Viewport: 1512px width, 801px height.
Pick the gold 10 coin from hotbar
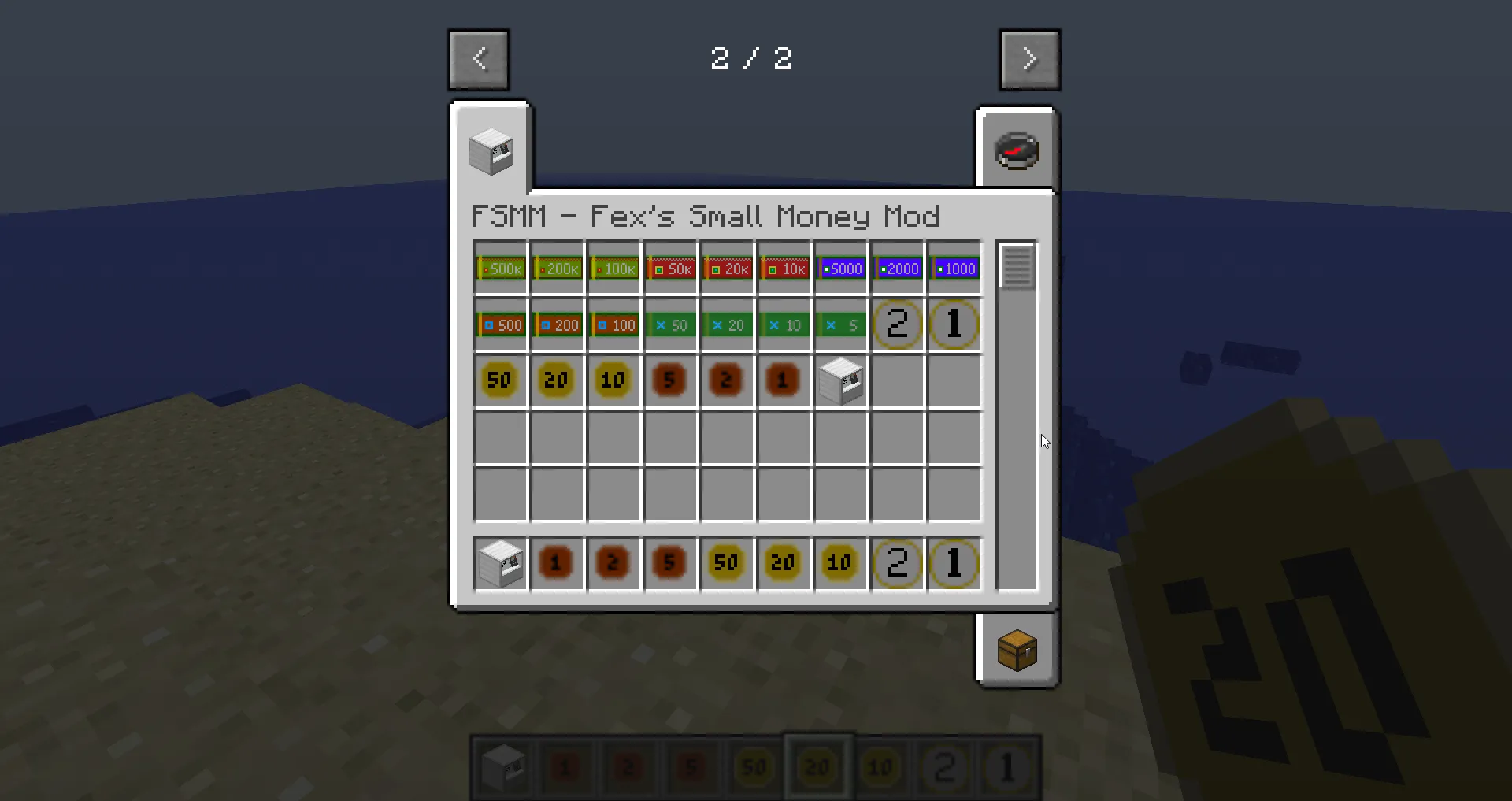point(839,563)
